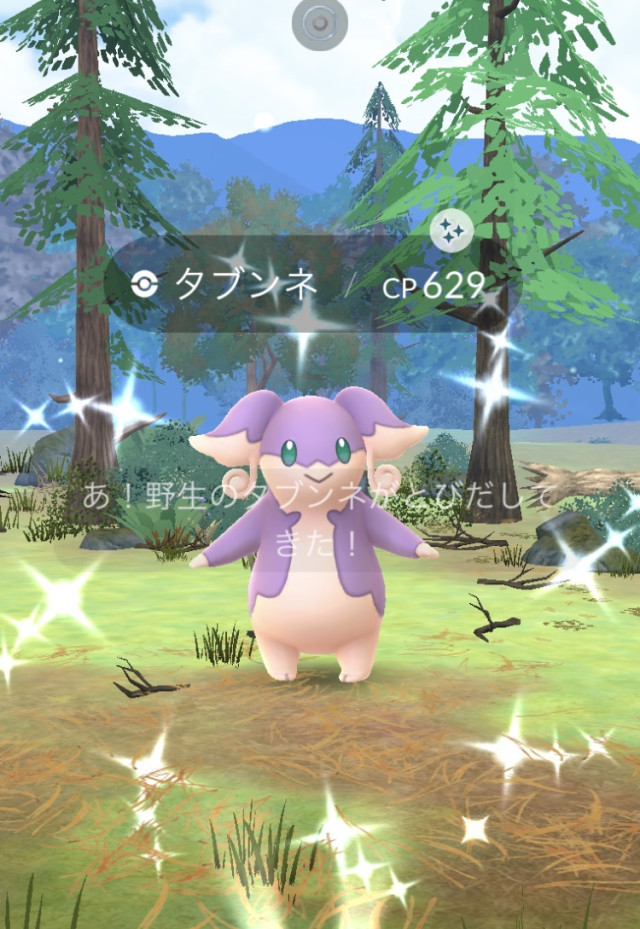Tap the gray camera button at top
Image resolution: width=640 pixels, height=929 pixels.
(x=320, y=22)
